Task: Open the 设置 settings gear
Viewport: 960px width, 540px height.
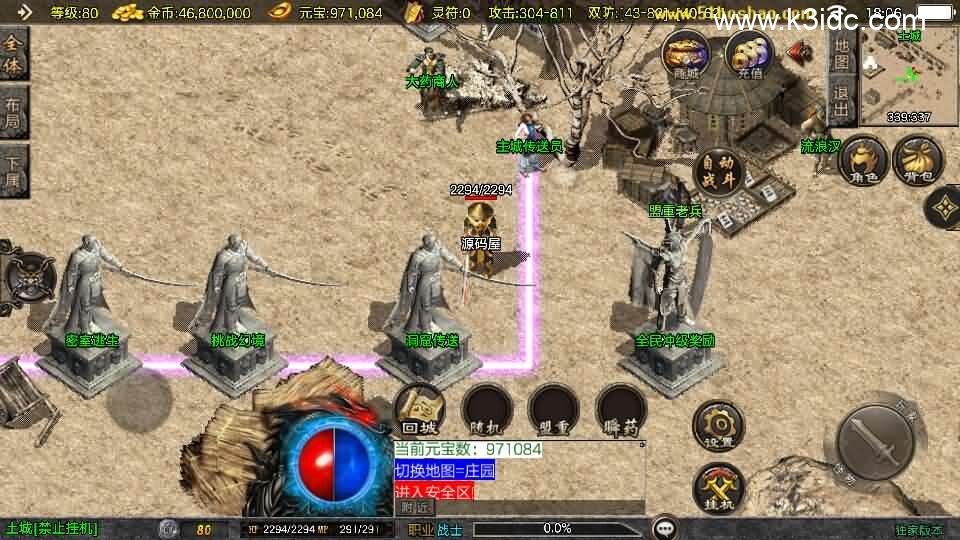Action: (718, 424)
